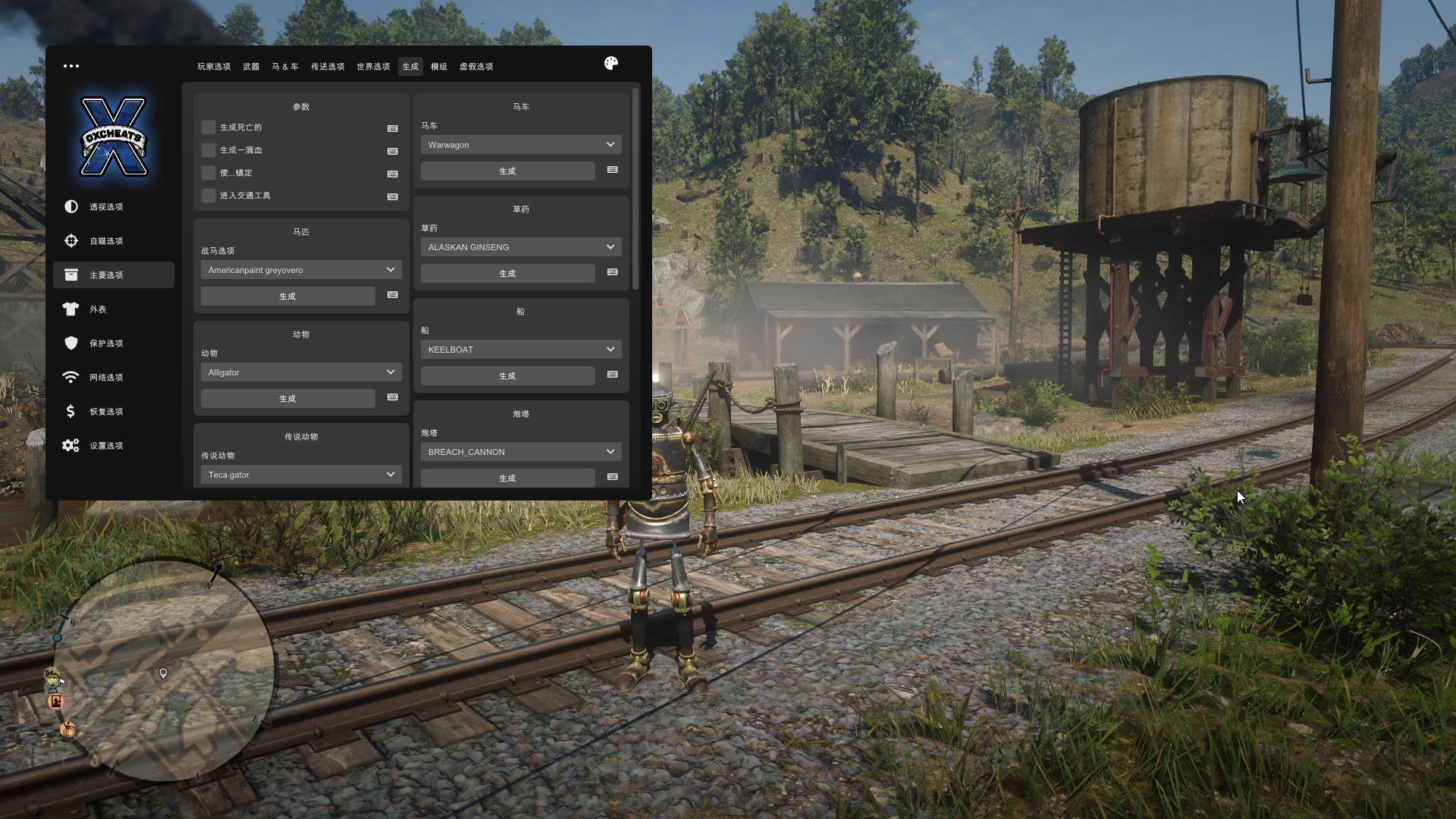
Task: Toggle the 生成死亡的 checkbox
Action: [209, 127]
